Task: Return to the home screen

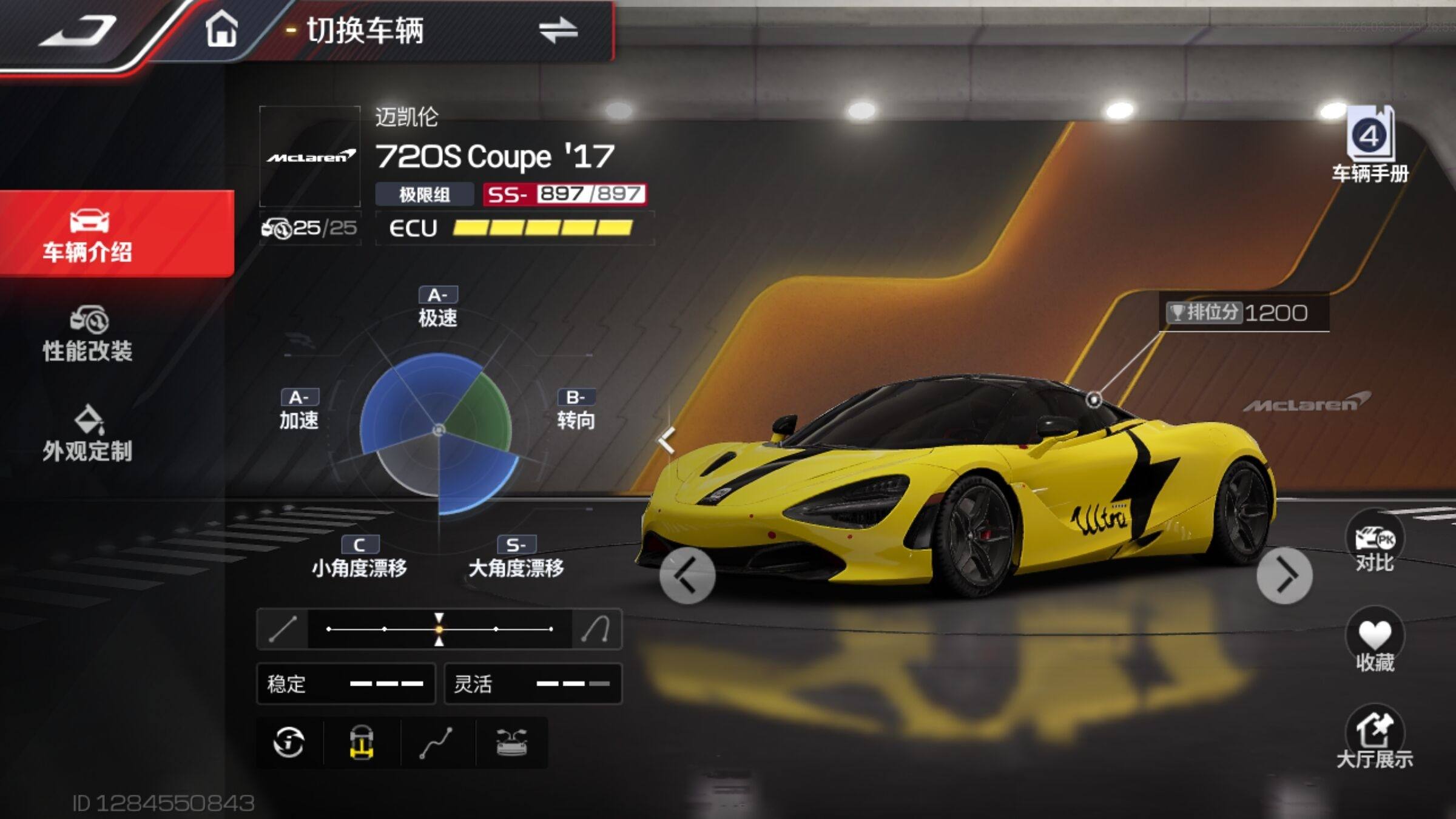Action: click(221, 29)
